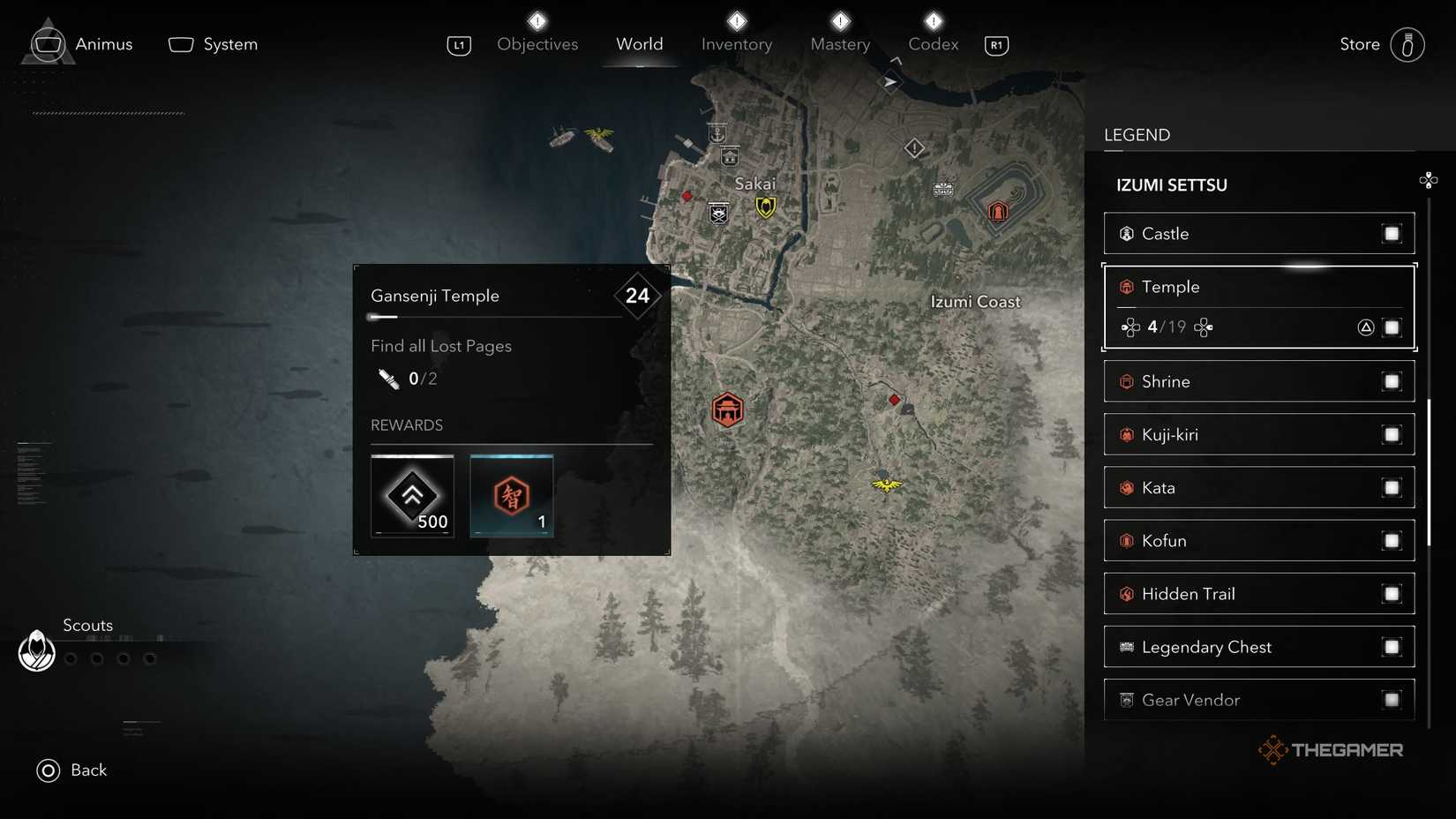Screen dimensions: 1456x819
Task: Switch to the Inventory tab
Action: point(737,44)
